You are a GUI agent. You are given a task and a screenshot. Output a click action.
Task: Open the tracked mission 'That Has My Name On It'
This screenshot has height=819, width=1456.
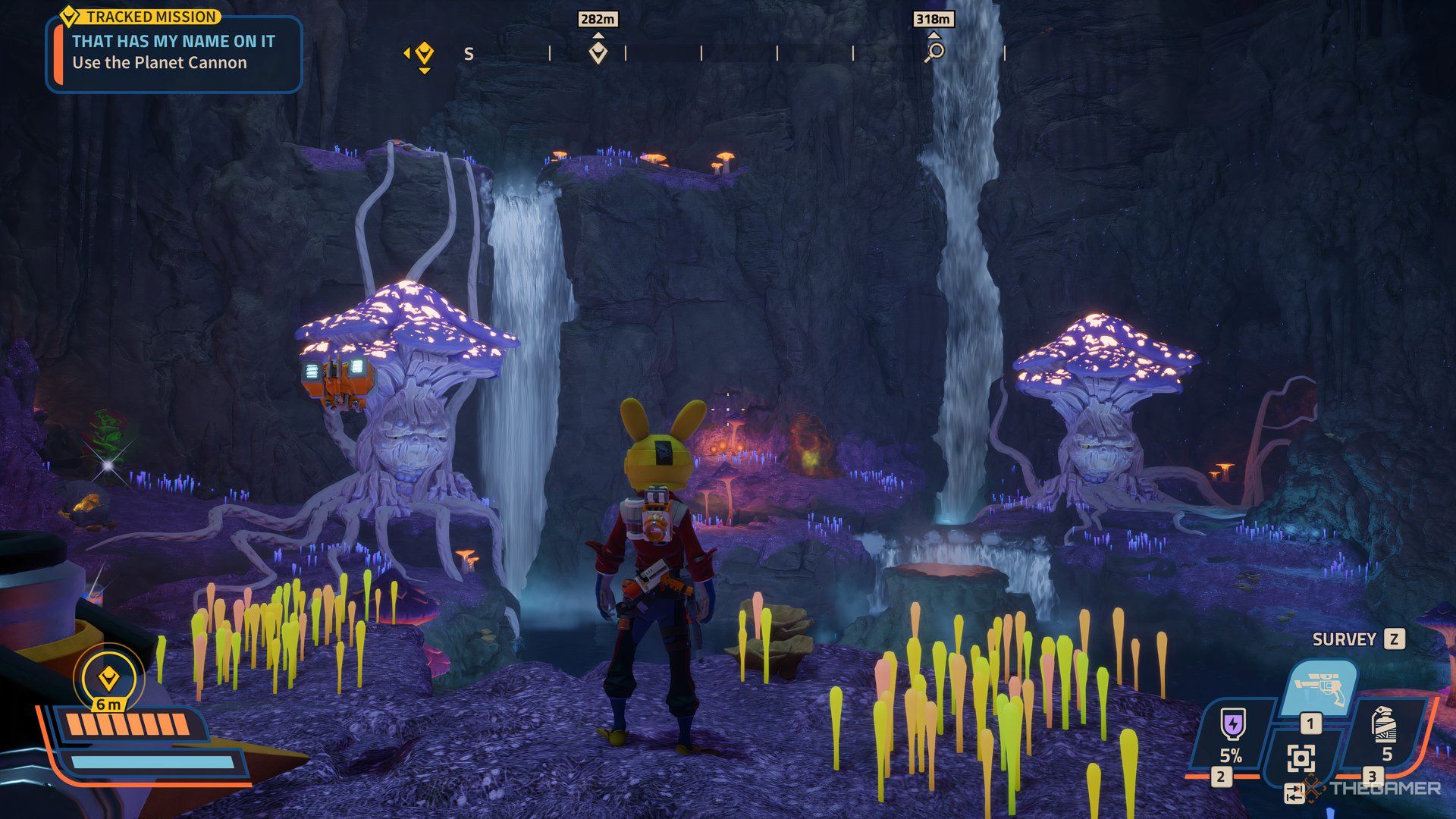174,52
